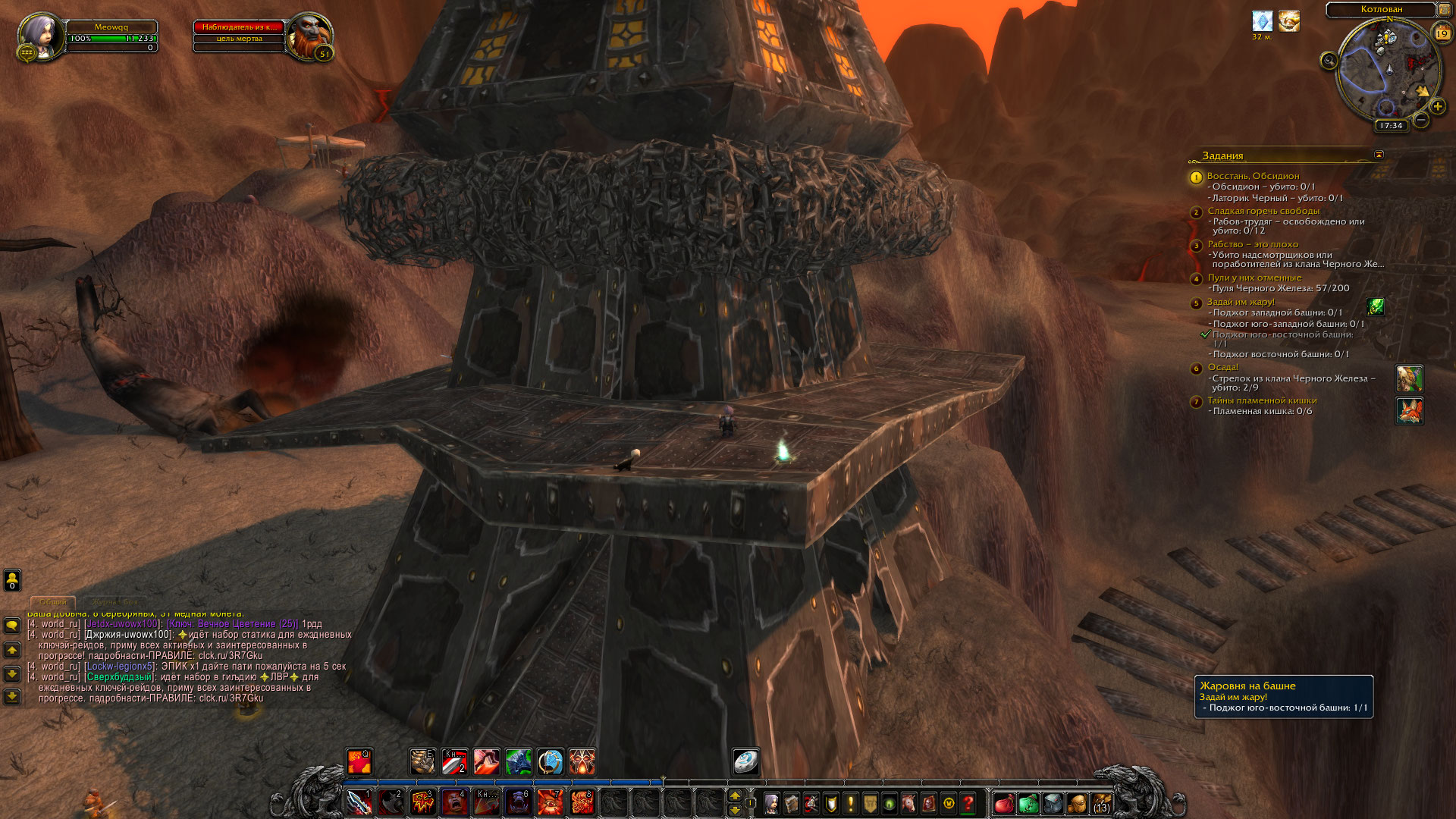Use the shouting face ability in slot 4
The image size is (1456, 819).
click(454, 802)
